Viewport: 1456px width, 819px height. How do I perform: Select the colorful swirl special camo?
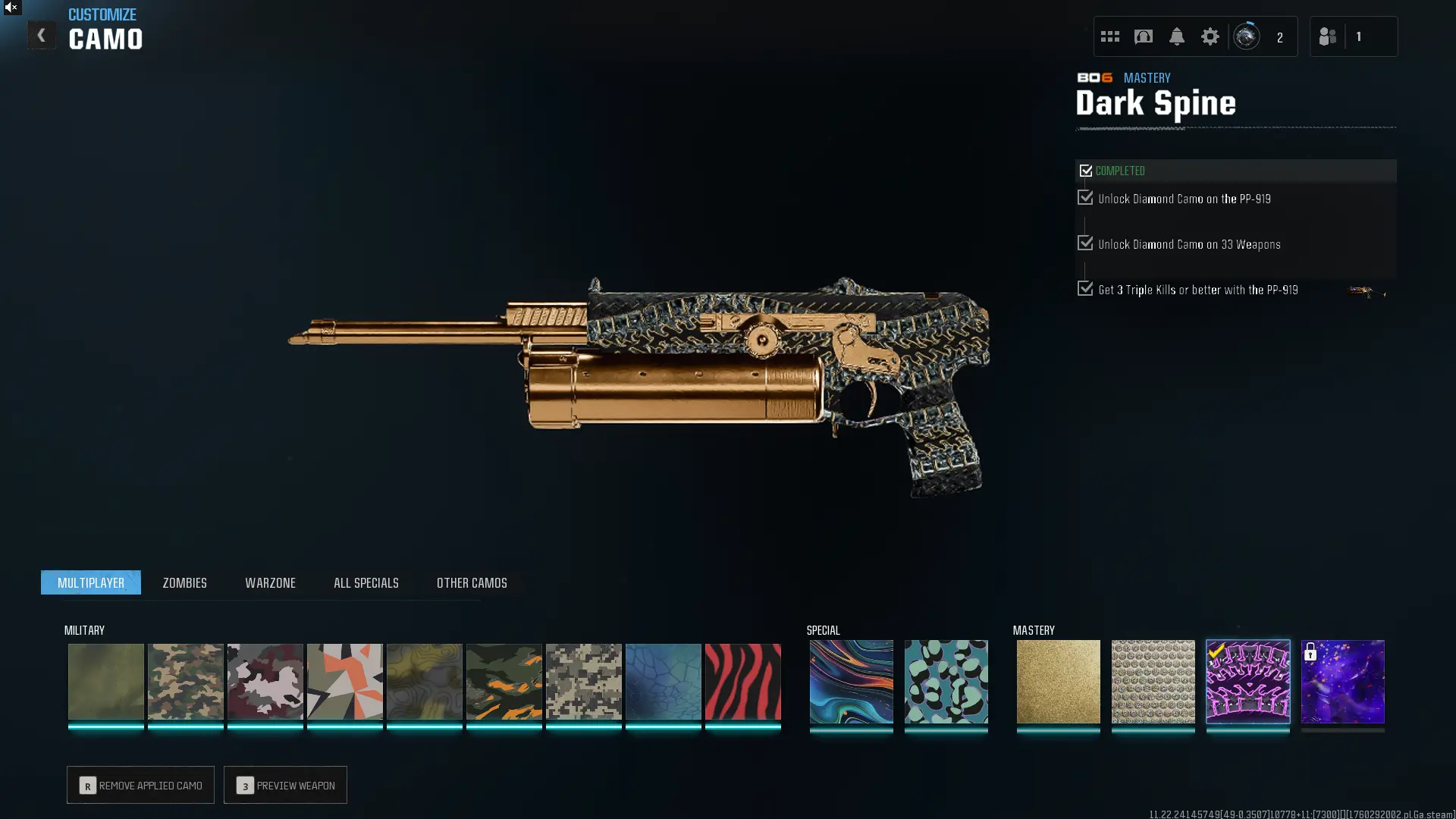[x=851, y=681]
